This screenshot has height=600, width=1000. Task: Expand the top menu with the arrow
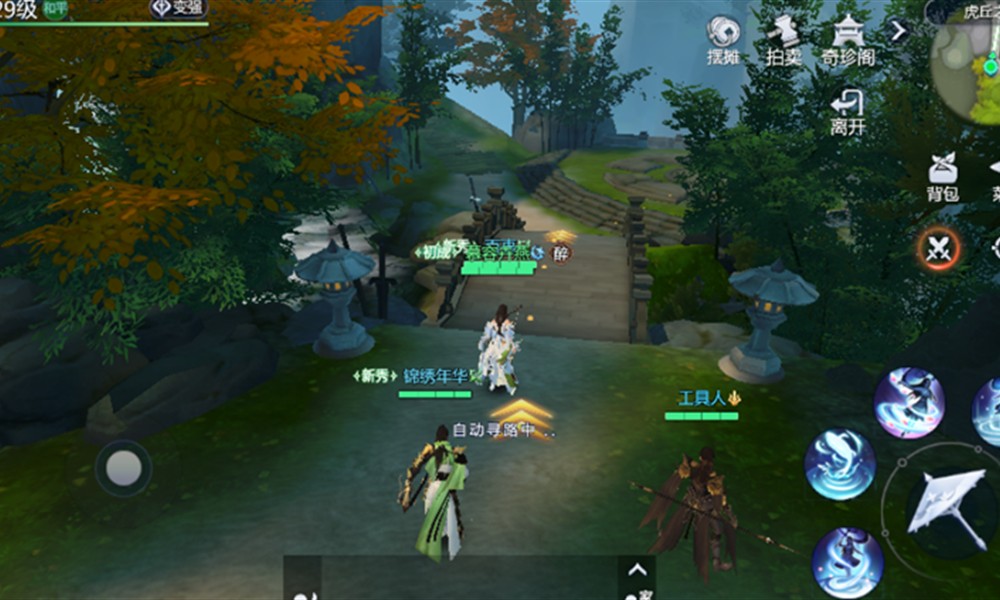898,31
